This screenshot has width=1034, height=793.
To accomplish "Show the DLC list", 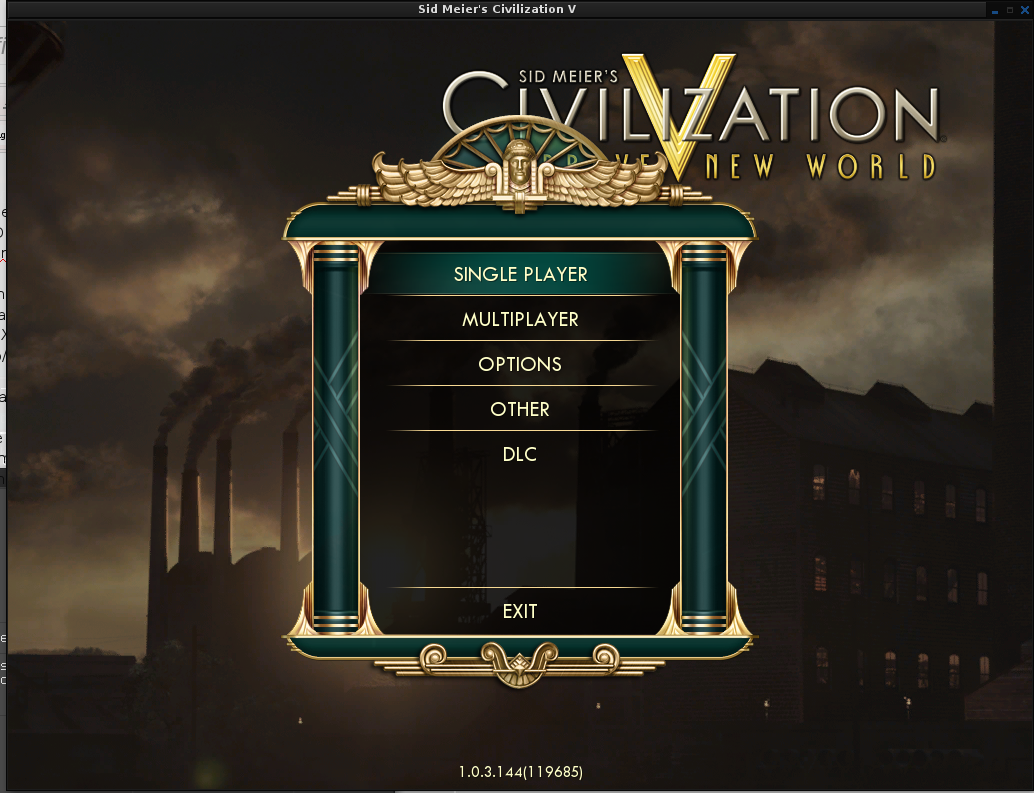I will 520,454.
